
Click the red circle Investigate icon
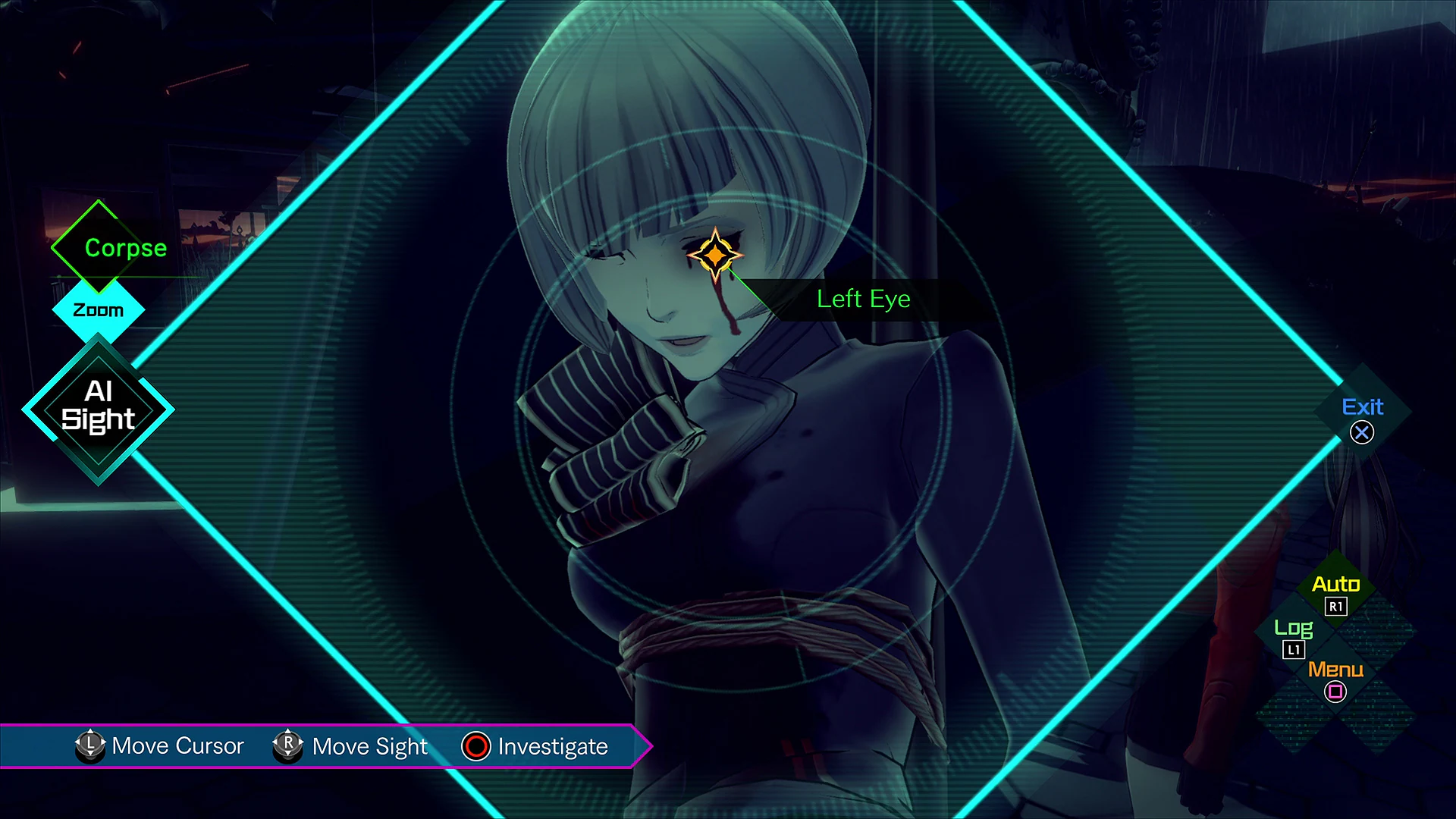coord(475,746)
